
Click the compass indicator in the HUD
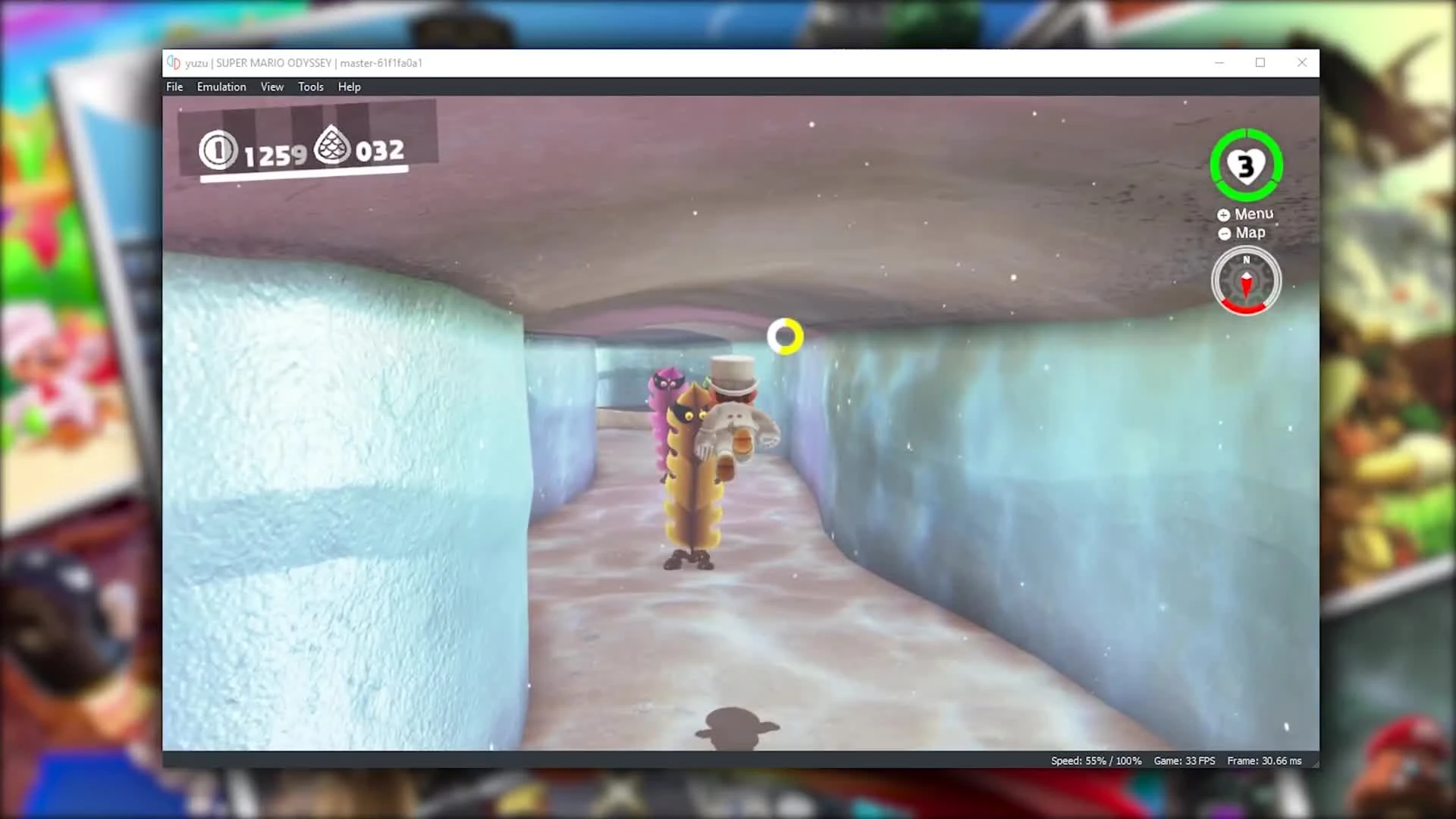click(x=1246, y=281)
